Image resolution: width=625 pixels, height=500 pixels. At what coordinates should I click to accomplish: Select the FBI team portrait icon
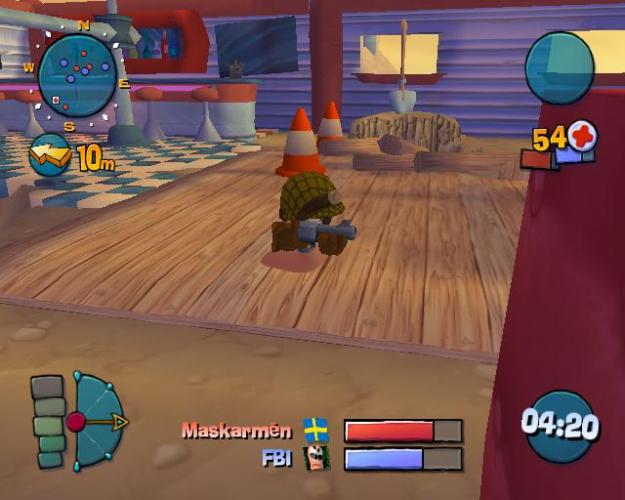[316, 459]
